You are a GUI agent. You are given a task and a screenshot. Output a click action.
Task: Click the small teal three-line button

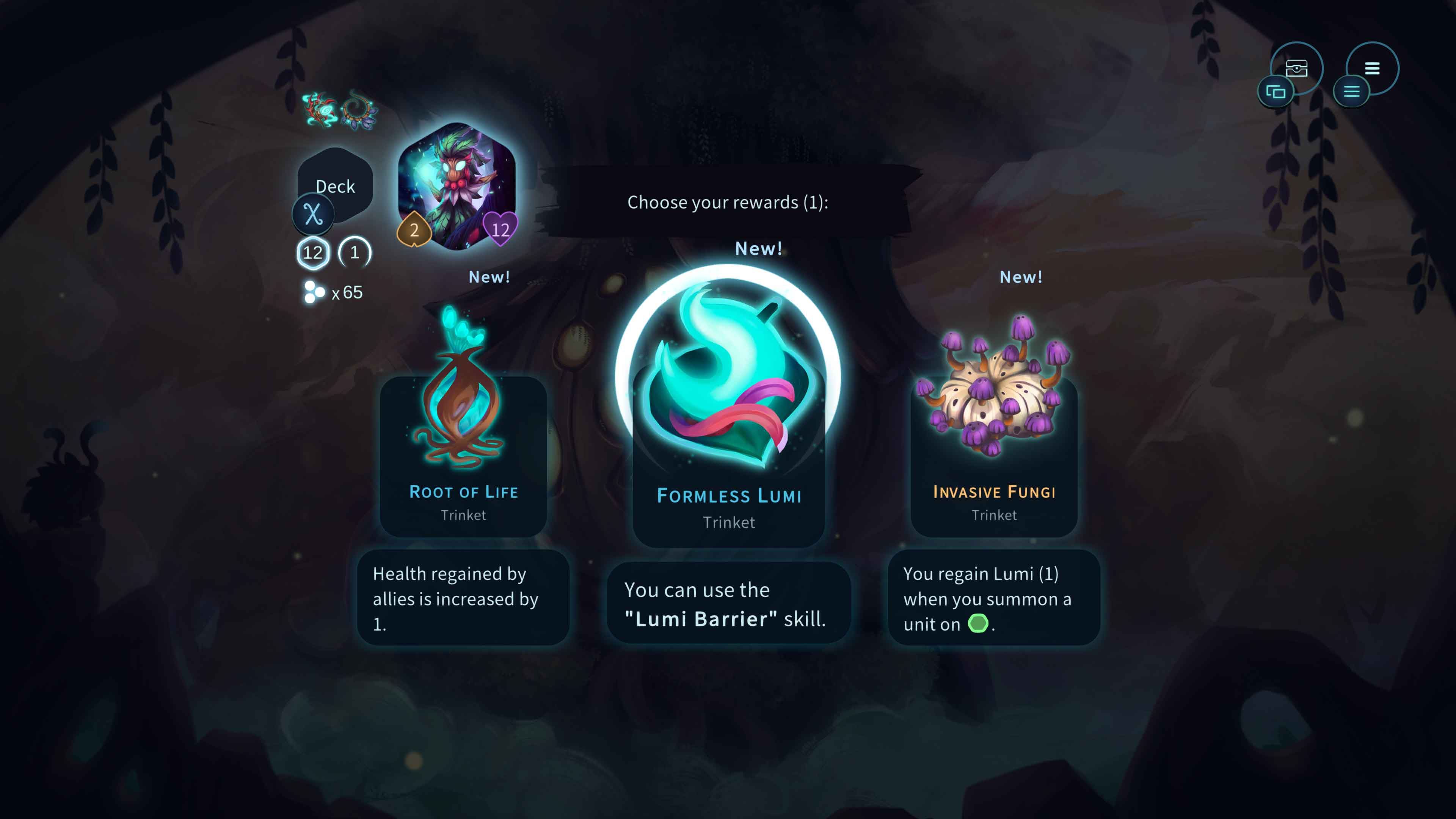pos(1351,91)
